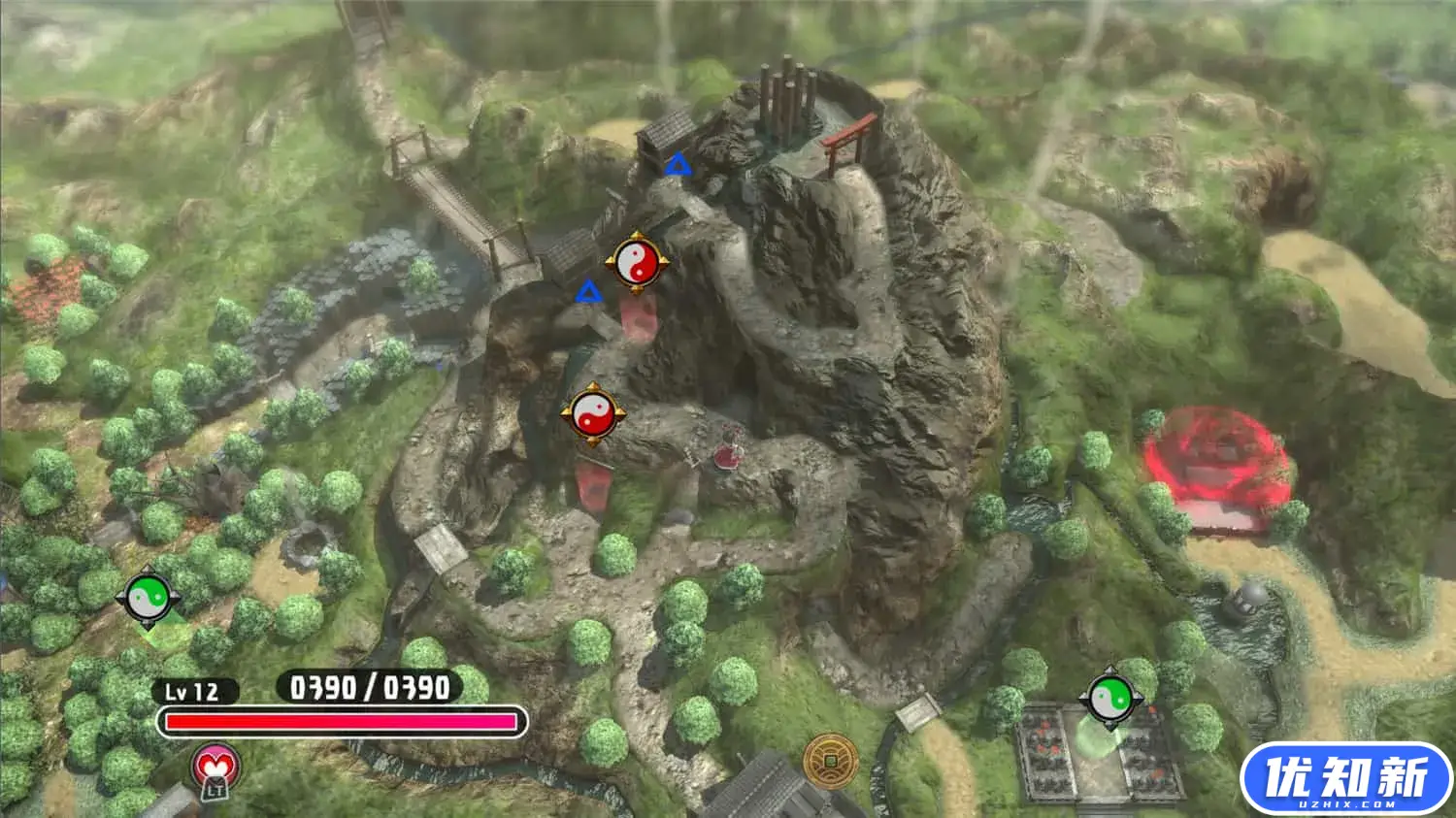Select the red yin-yang marker beside the wooden bridge
1456x818 pixels.
pos(637,262)
